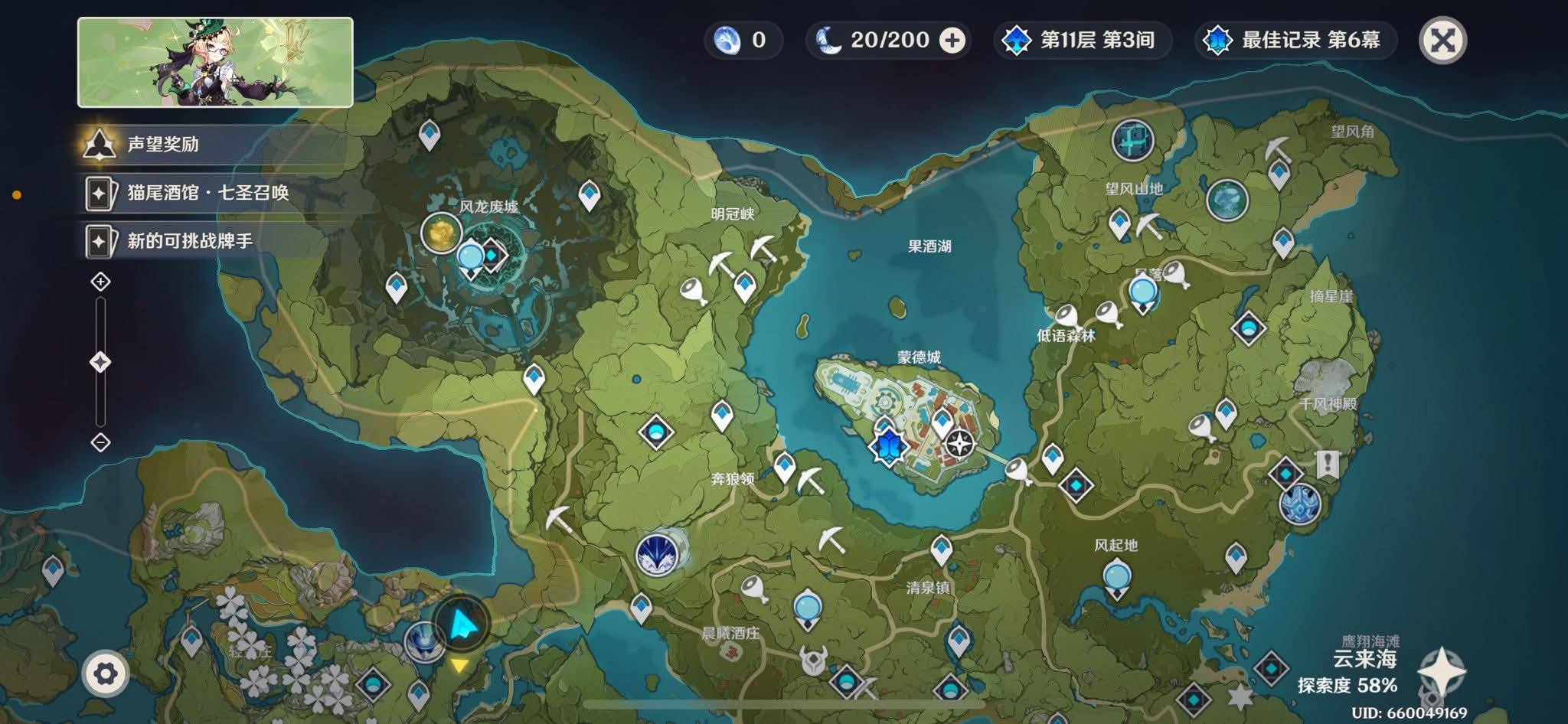Open the 第11层 第3间 Spiral Abyss tracker
The image size is (1568, 724).
[x=1083, y=41]
